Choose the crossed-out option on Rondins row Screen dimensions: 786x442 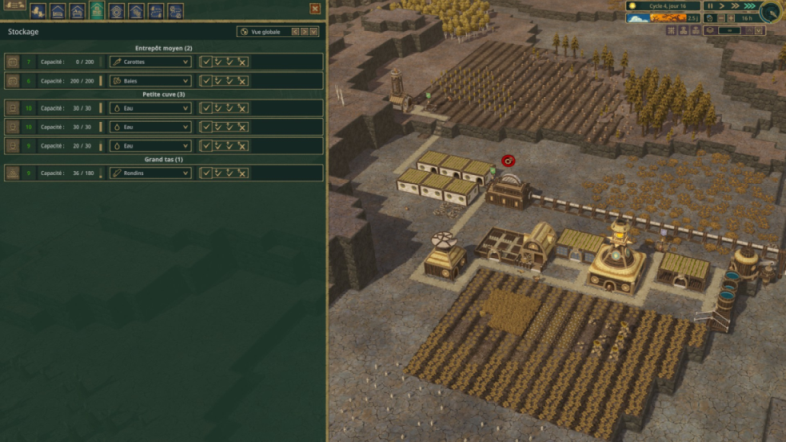[243, 172]
